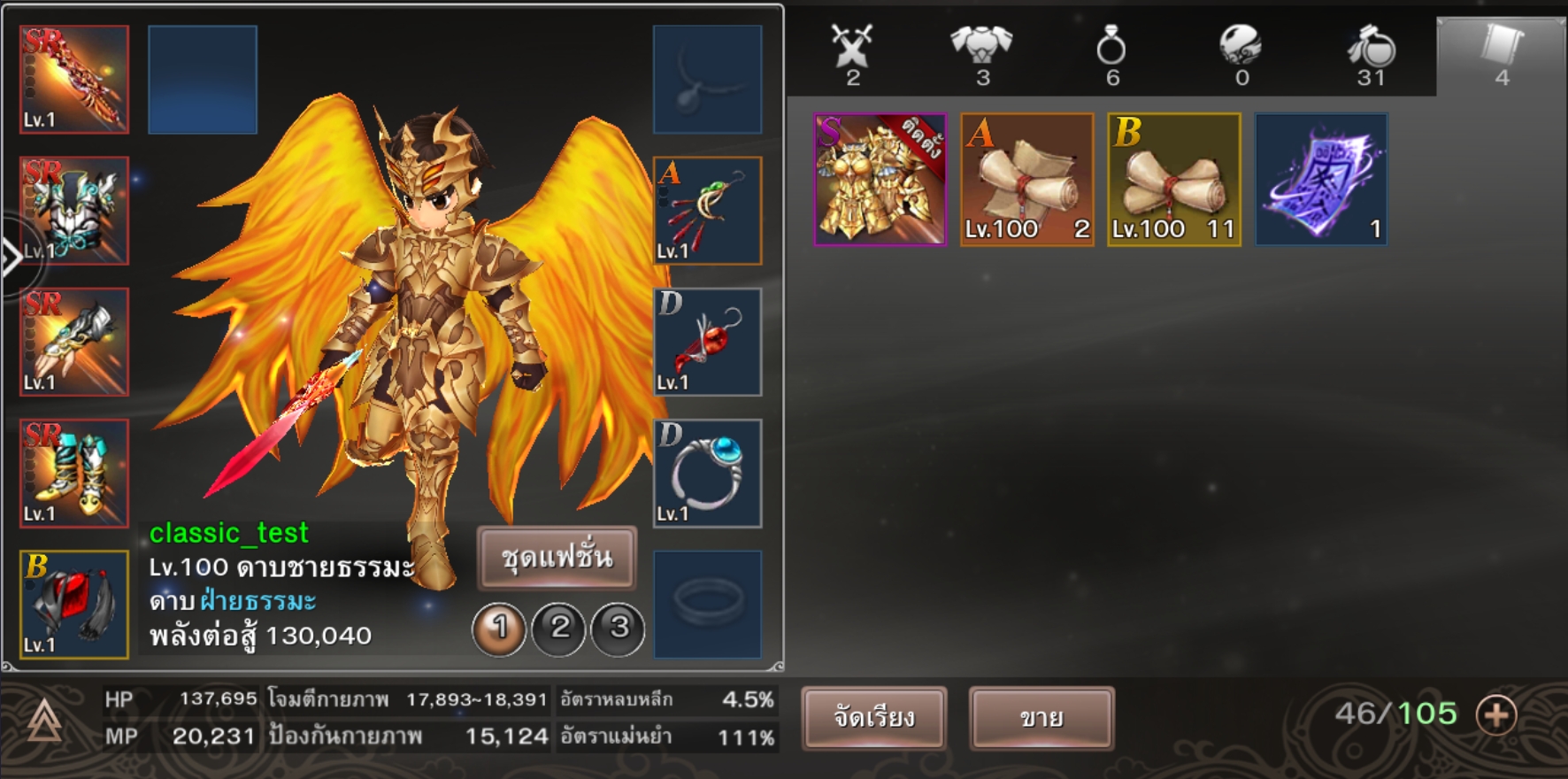Image resolution: width=1568 pixels, height=779 pixels.
Task: Expand inventory capacity with plus button
Action: click(x=1496, y=714)
